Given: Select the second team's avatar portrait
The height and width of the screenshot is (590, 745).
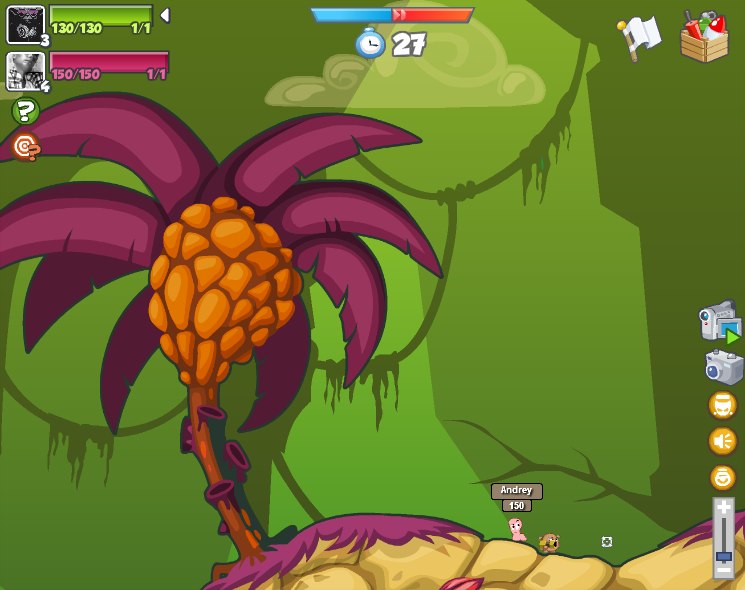Looking at the screenshot, I should pyautogui.click(x=25, y=71).
